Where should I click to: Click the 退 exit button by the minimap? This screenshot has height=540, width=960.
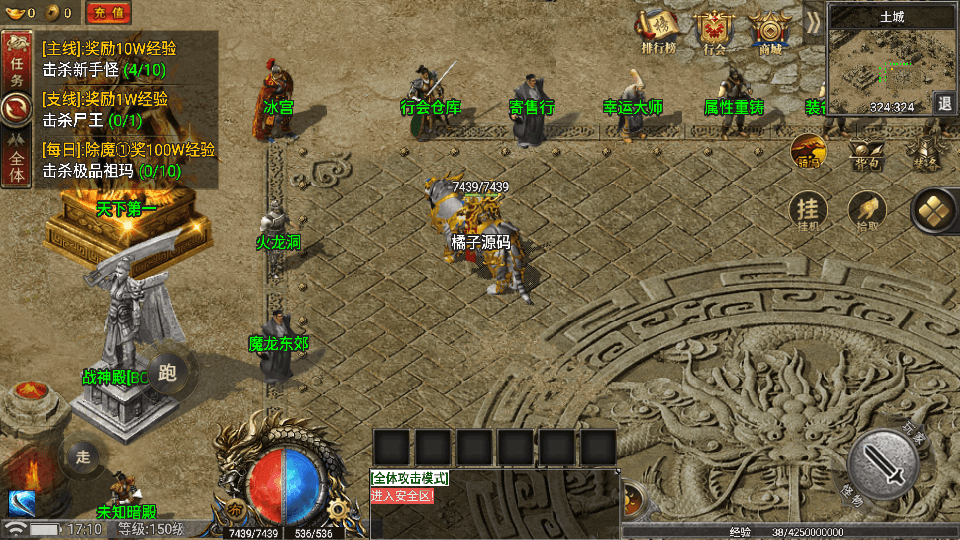coord(945,103)
